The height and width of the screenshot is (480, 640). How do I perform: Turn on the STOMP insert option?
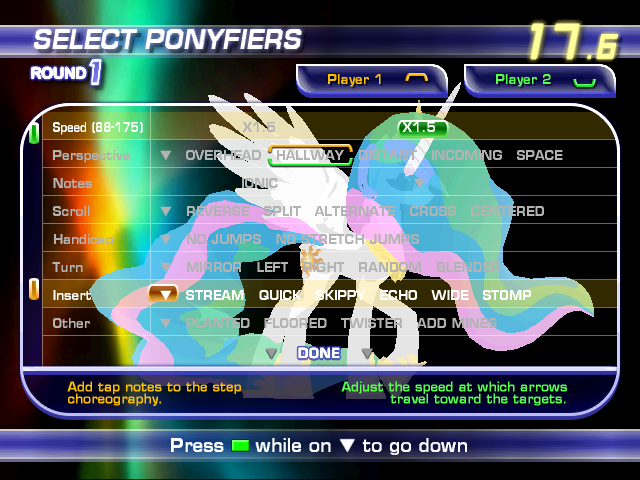click(507, 295)
